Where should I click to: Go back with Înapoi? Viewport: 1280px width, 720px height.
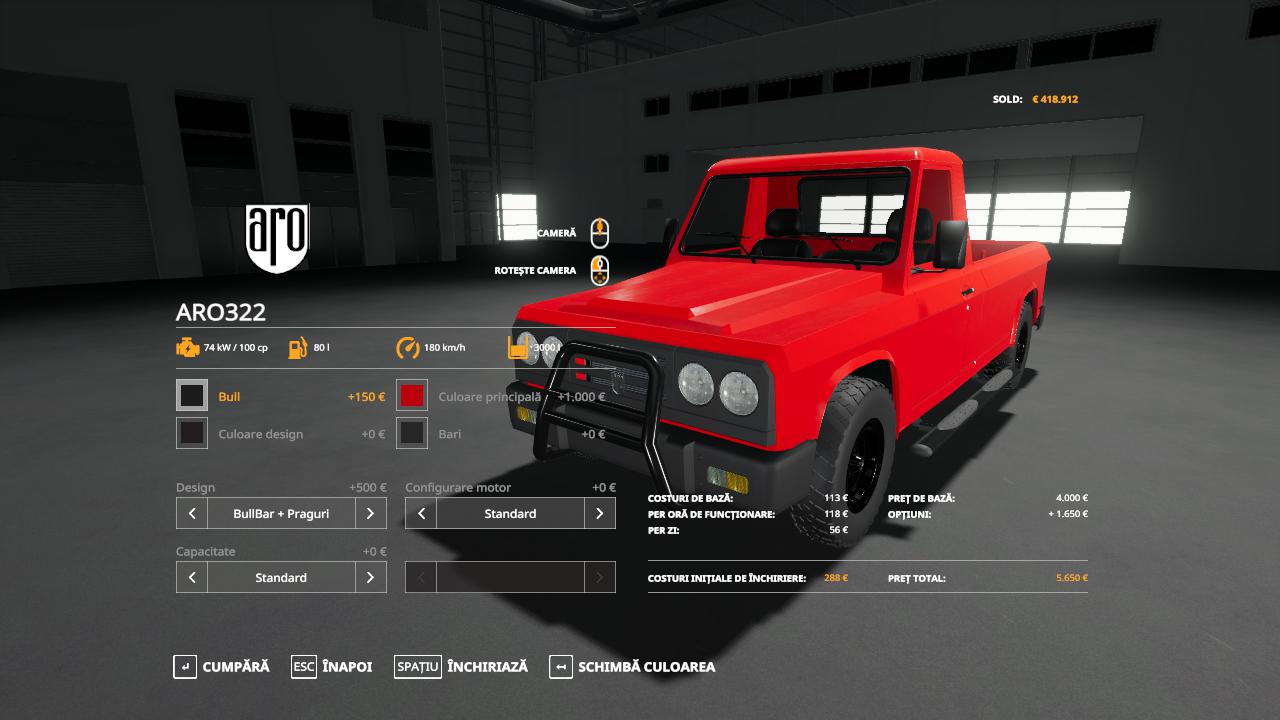click(x=332, y=667)
